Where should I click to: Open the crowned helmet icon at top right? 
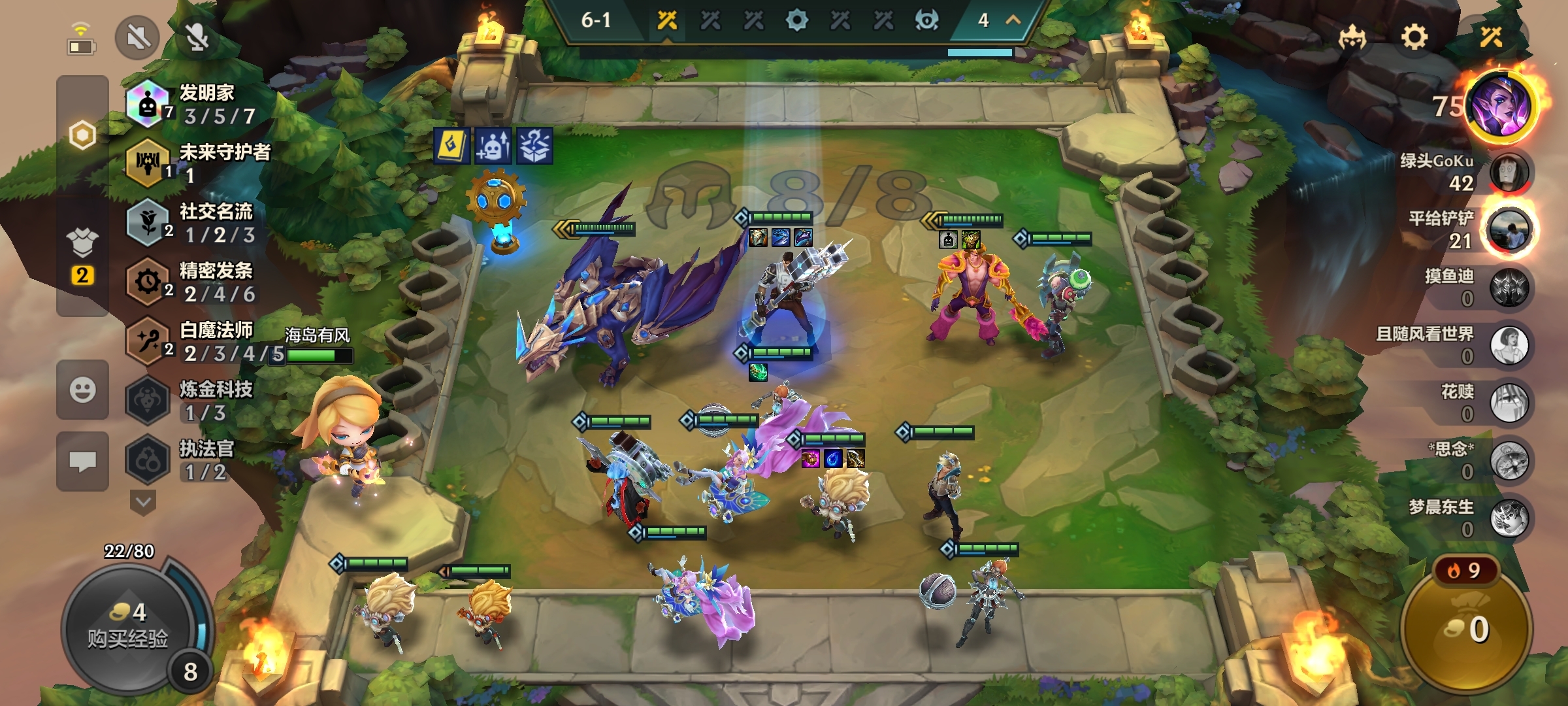[x=1352, y=37]
